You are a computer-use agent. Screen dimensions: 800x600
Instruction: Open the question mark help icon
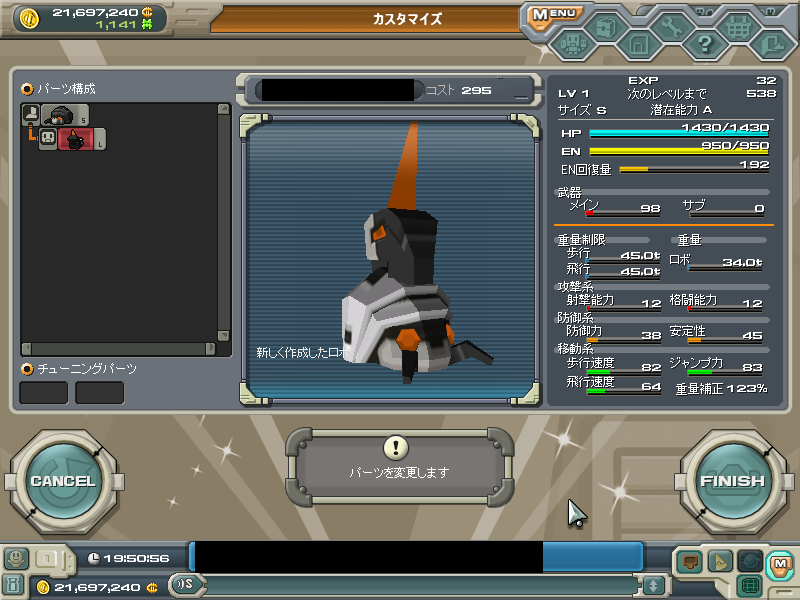[705, 44]
